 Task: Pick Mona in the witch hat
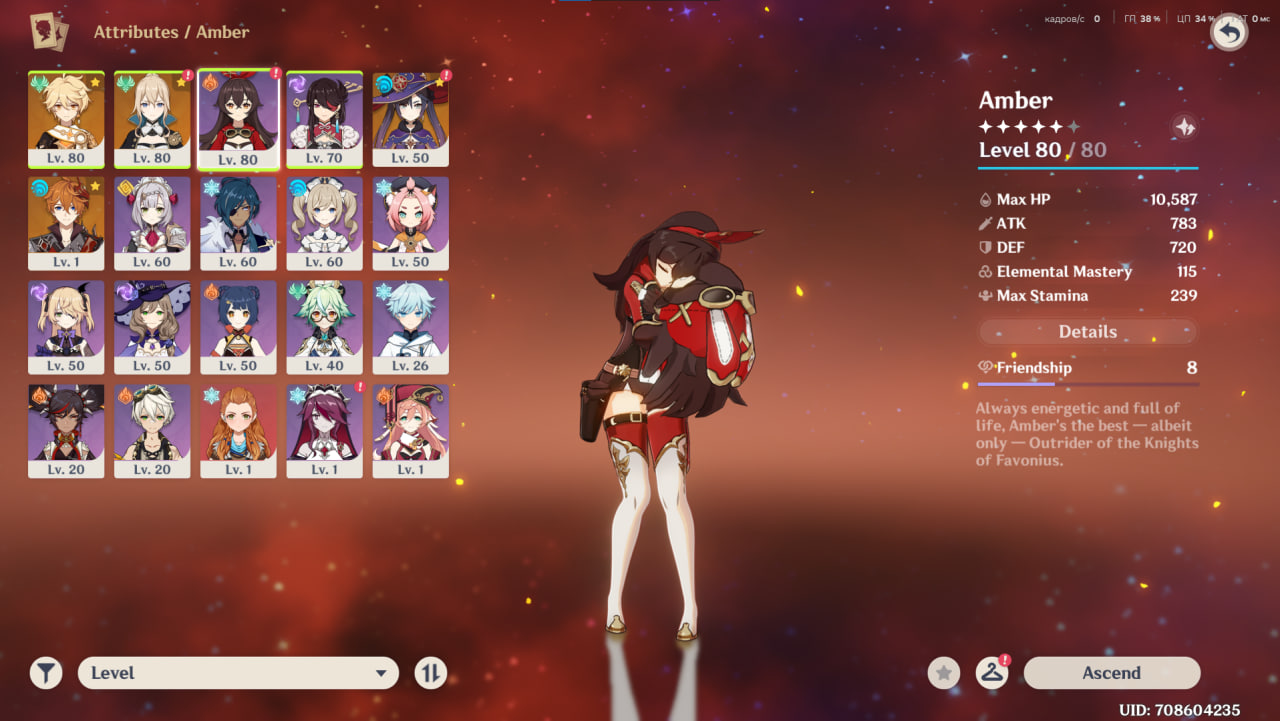pyautogui.click(x=410, y=119)
